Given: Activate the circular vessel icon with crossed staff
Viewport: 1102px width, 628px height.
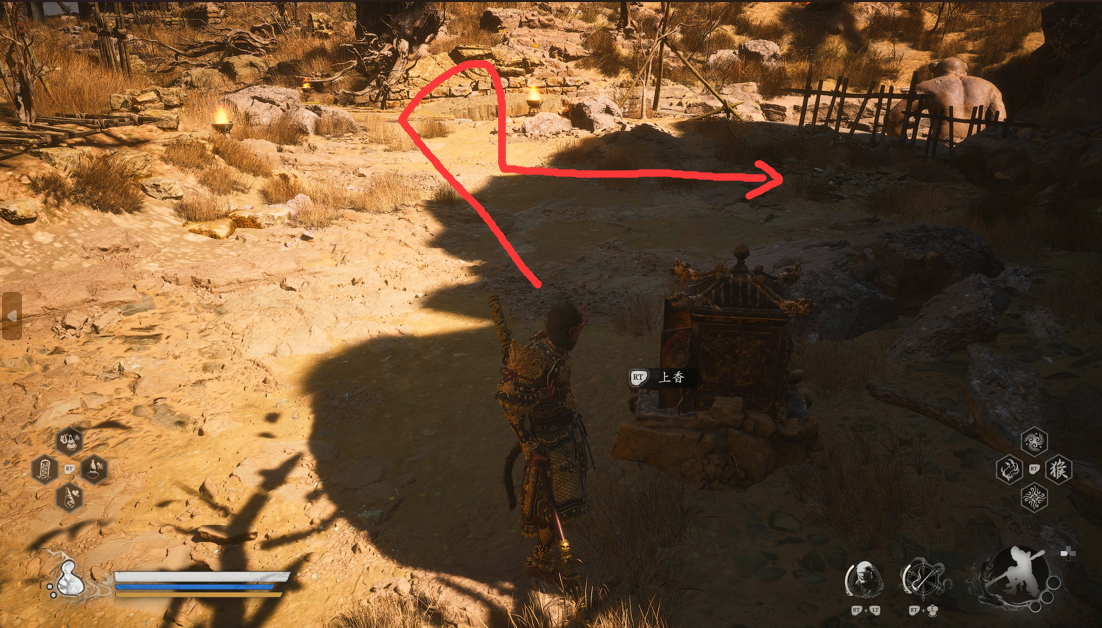Looking at the screenshot, I should 922,580.
